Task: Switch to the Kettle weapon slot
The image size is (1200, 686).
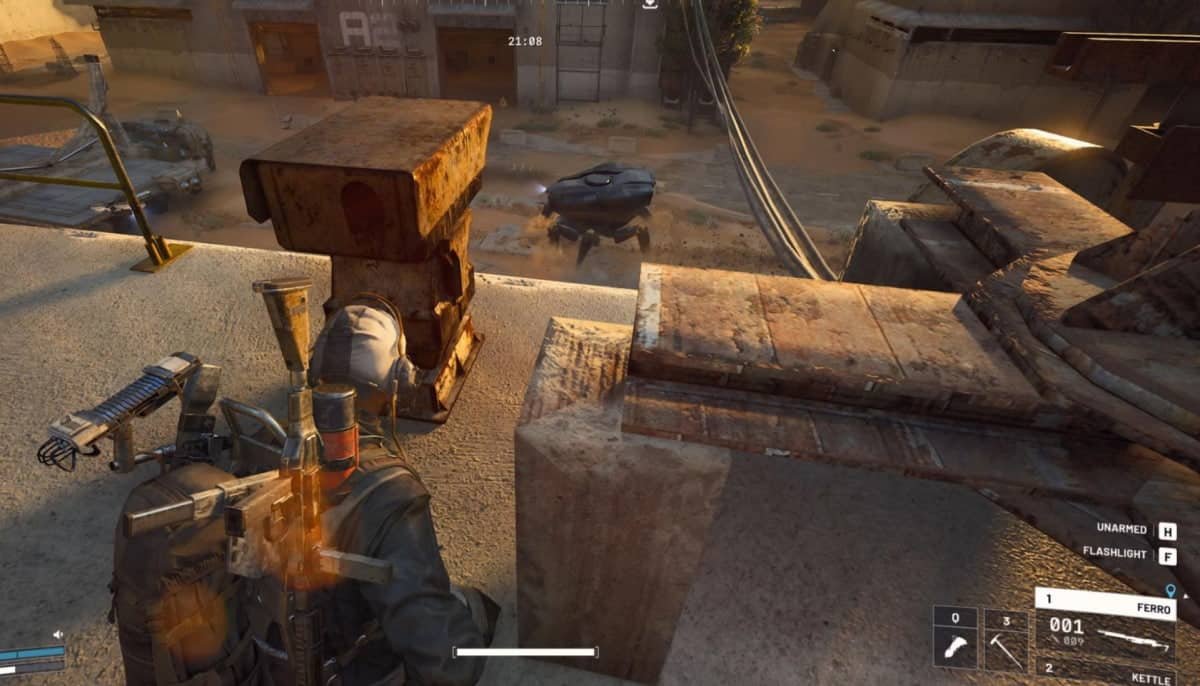Action: (x=1105, y=672)
